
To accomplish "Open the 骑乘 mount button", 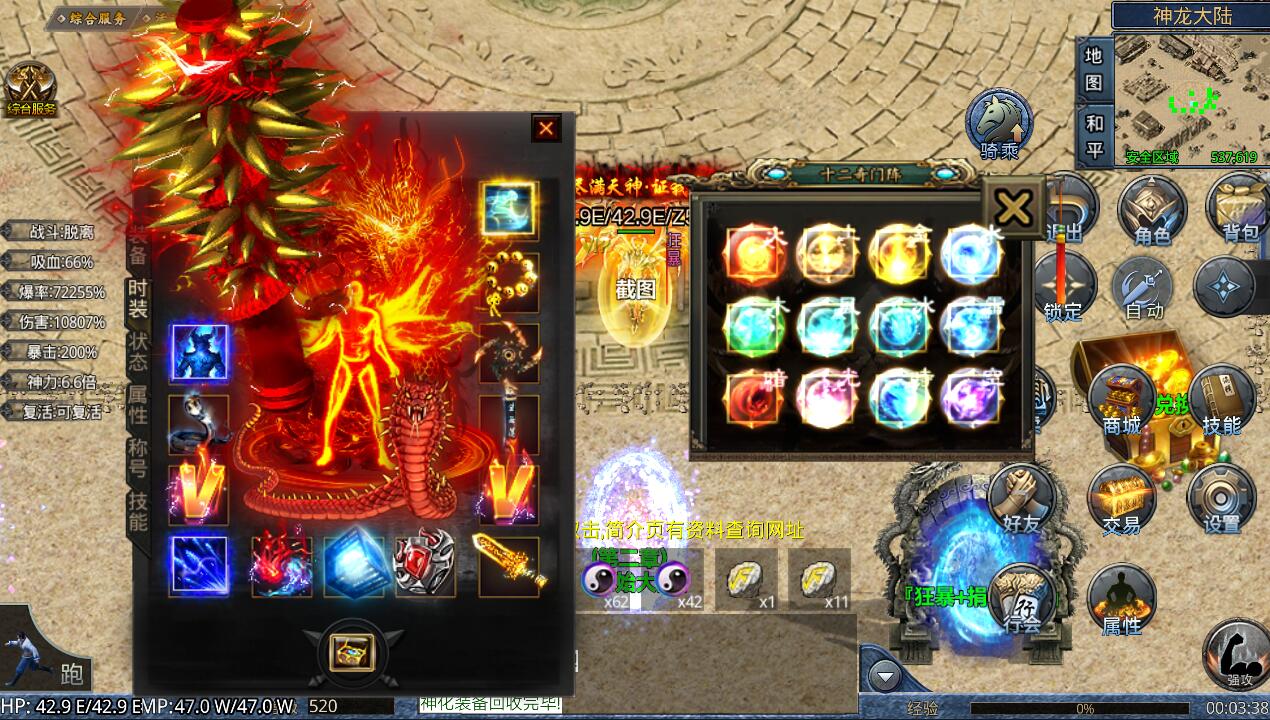I will (997, 124).
